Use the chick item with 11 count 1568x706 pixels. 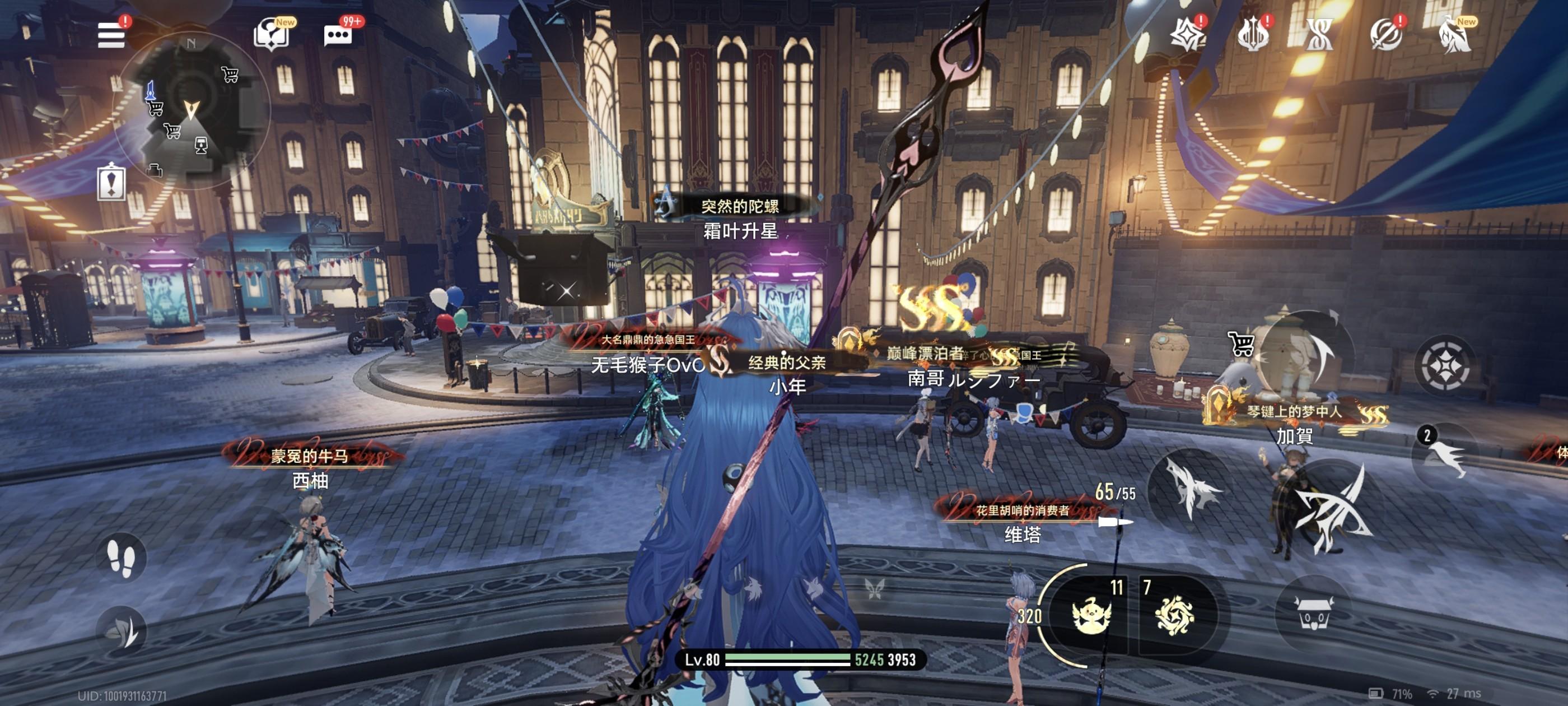1091,615
